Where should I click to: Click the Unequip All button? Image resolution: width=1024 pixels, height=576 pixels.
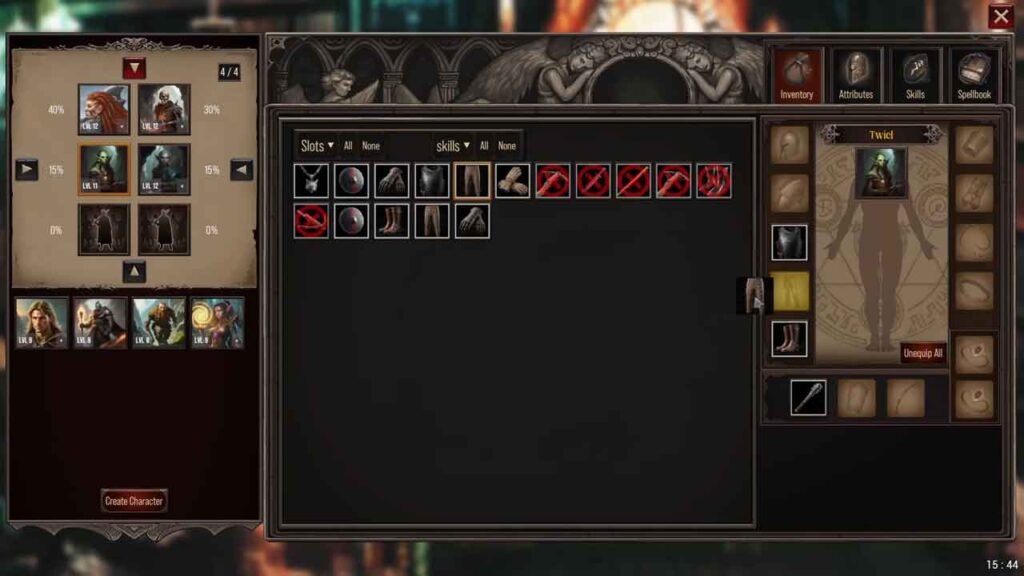coord(922,353)
